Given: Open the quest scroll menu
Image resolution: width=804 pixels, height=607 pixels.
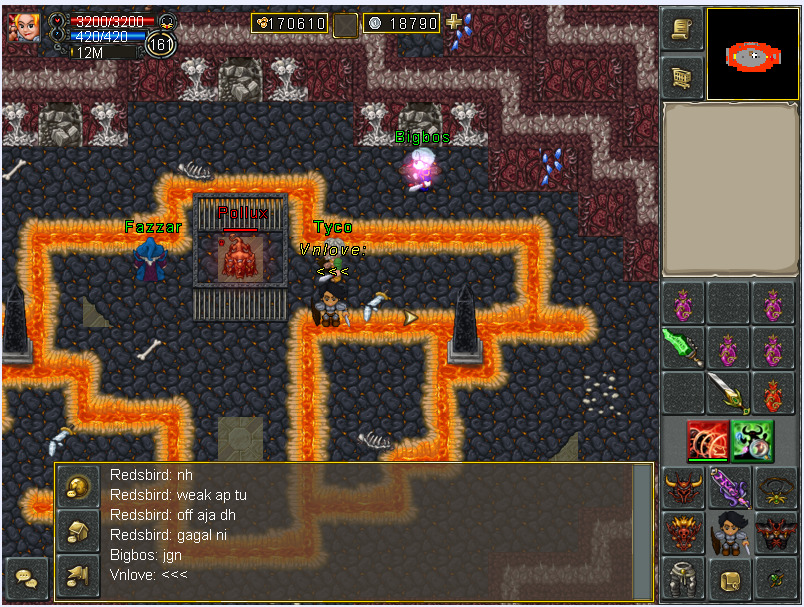Looking at the screenshot, I should click(682, 30).
